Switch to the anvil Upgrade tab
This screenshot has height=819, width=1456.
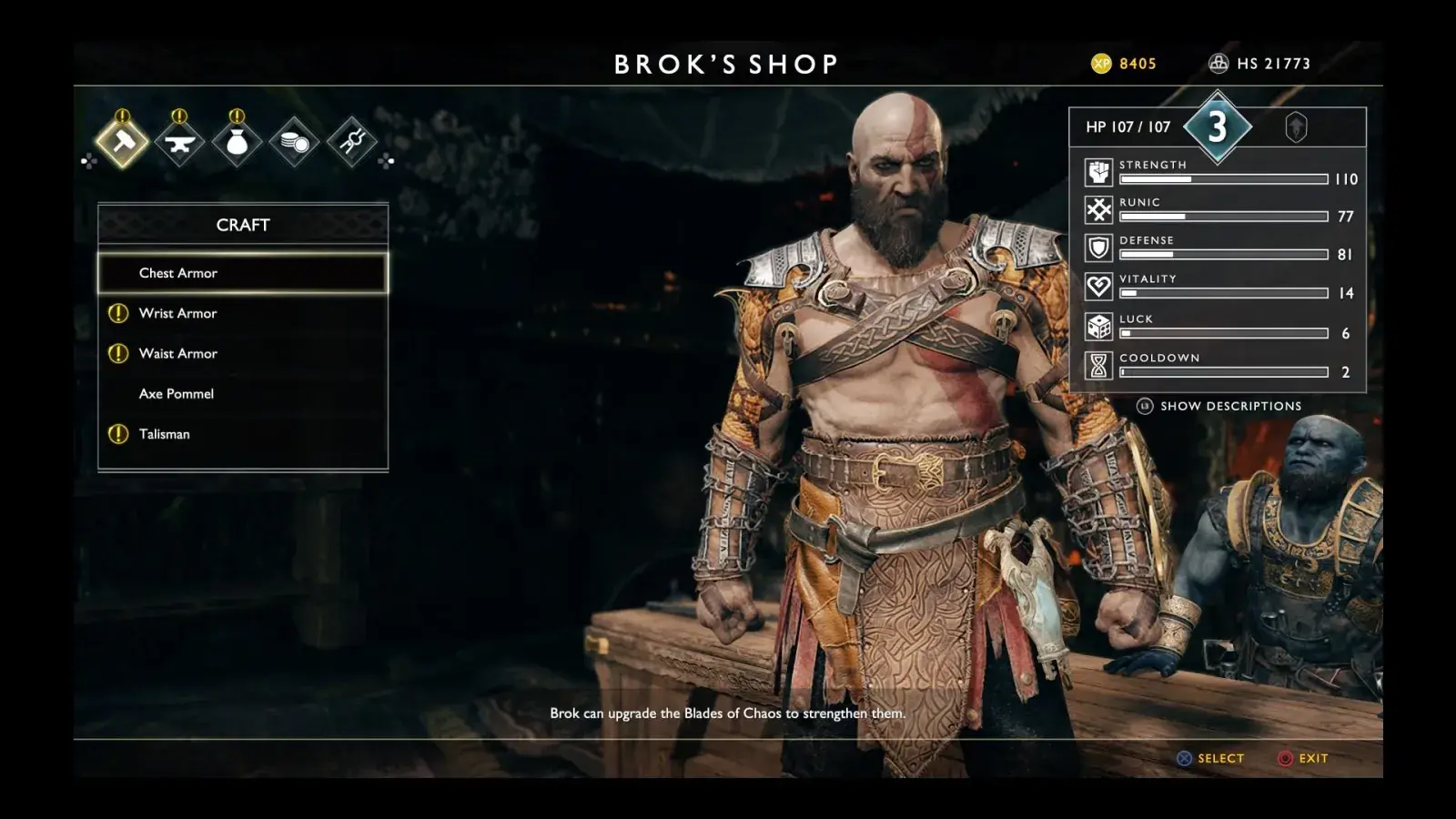[179, 142]
